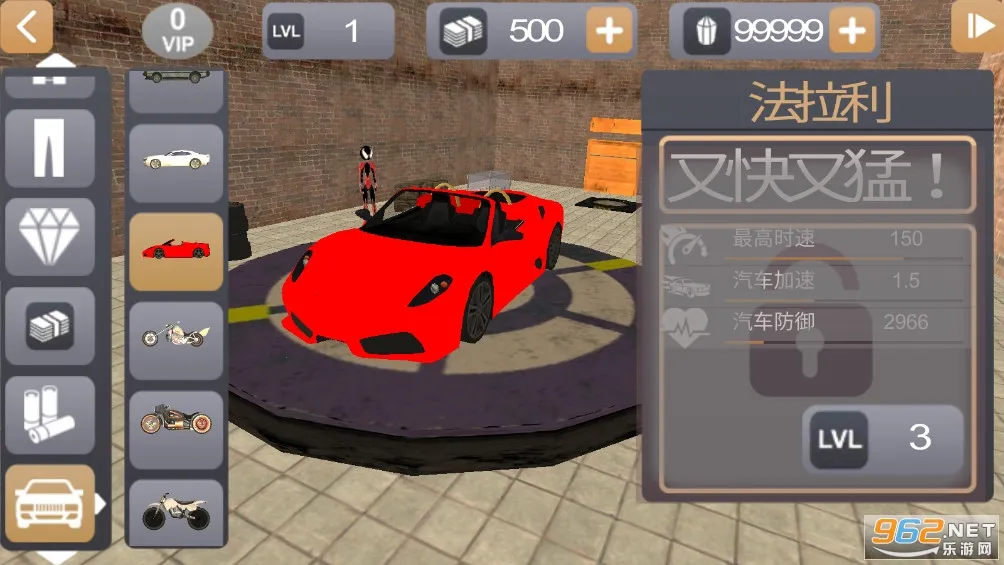Add more cash with the plus button
This screenshot has height=565, width=1004.
[609, 31]
